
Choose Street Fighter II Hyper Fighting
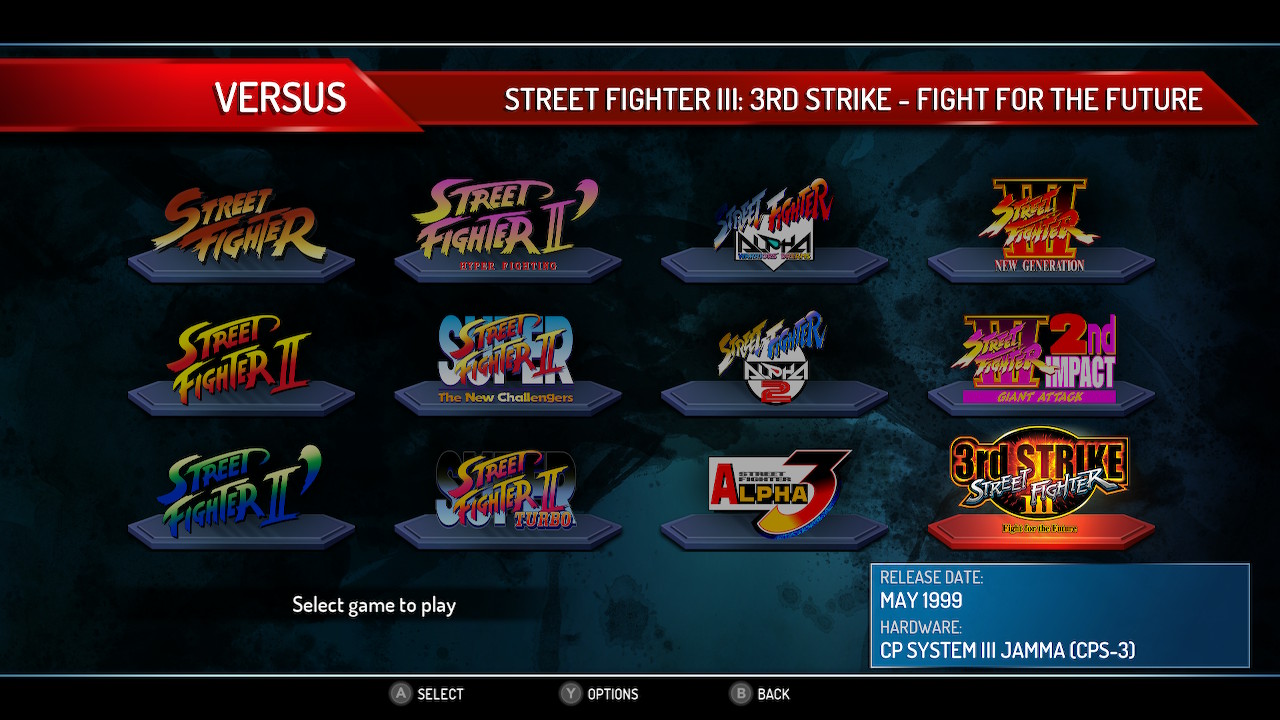coord(507,228)
